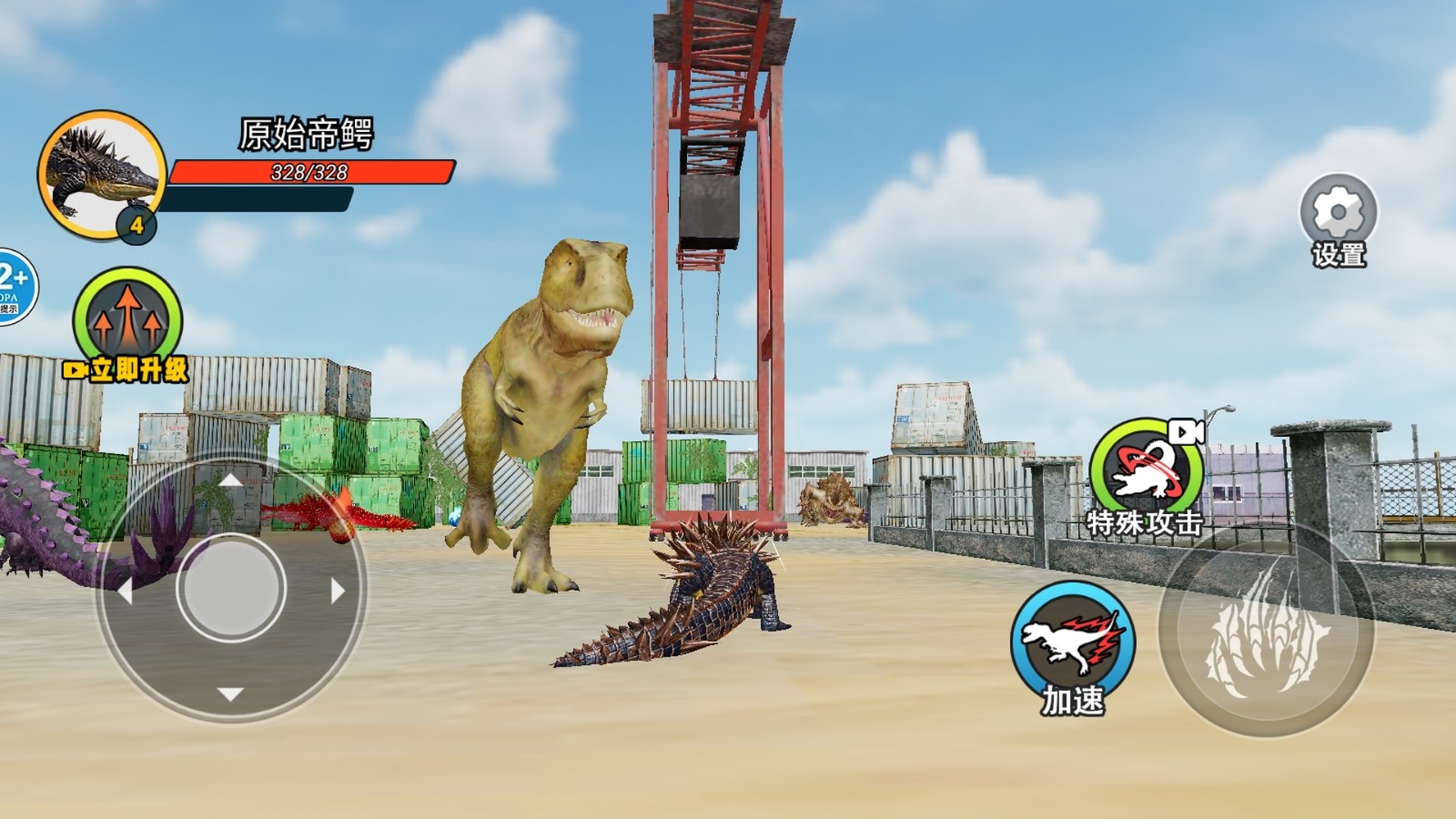Open the 12+ age rating notice

click(x=13, y=286)
